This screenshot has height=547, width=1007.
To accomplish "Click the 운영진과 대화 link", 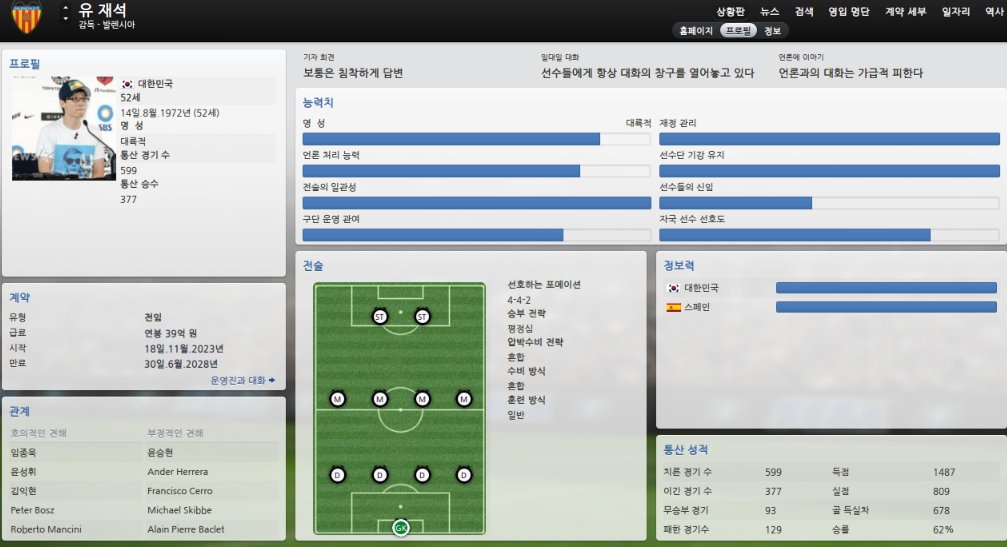I will [x=242, y=381].
